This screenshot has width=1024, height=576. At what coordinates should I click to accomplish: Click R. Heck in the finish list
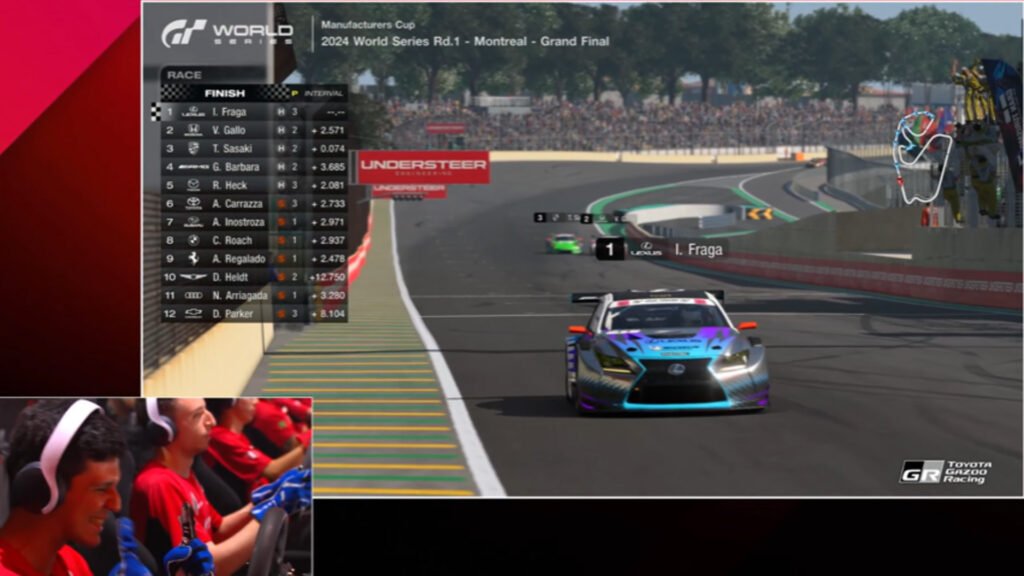pyautogui.click(x=254, y=185)
